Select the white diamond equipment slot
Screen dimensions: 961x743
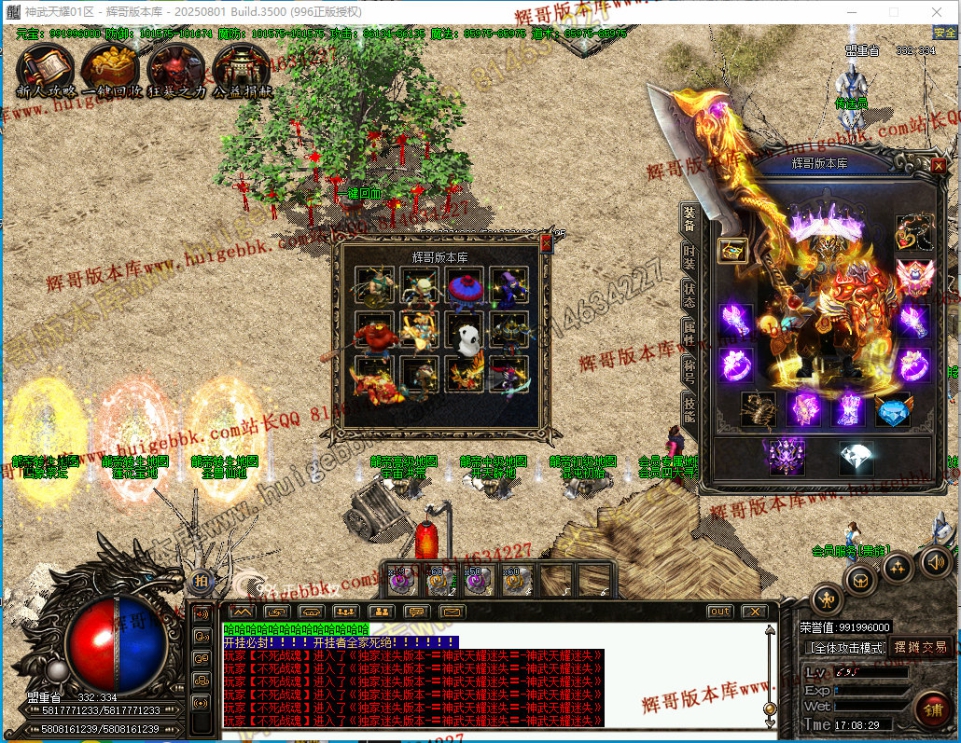[855, 456]
